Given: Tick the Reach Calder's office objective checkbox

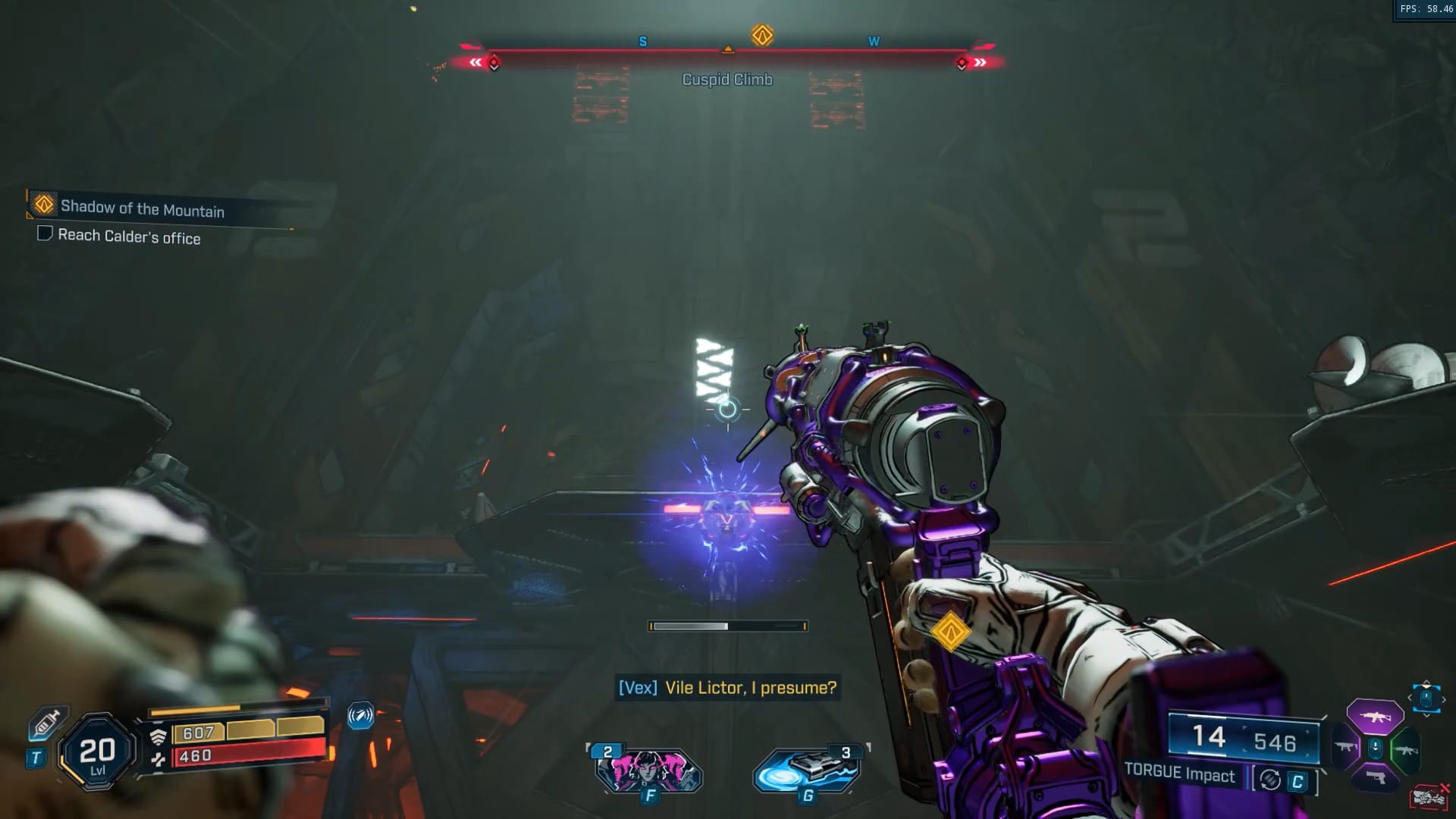Looking at the screenshot, I should click(45, 234).
